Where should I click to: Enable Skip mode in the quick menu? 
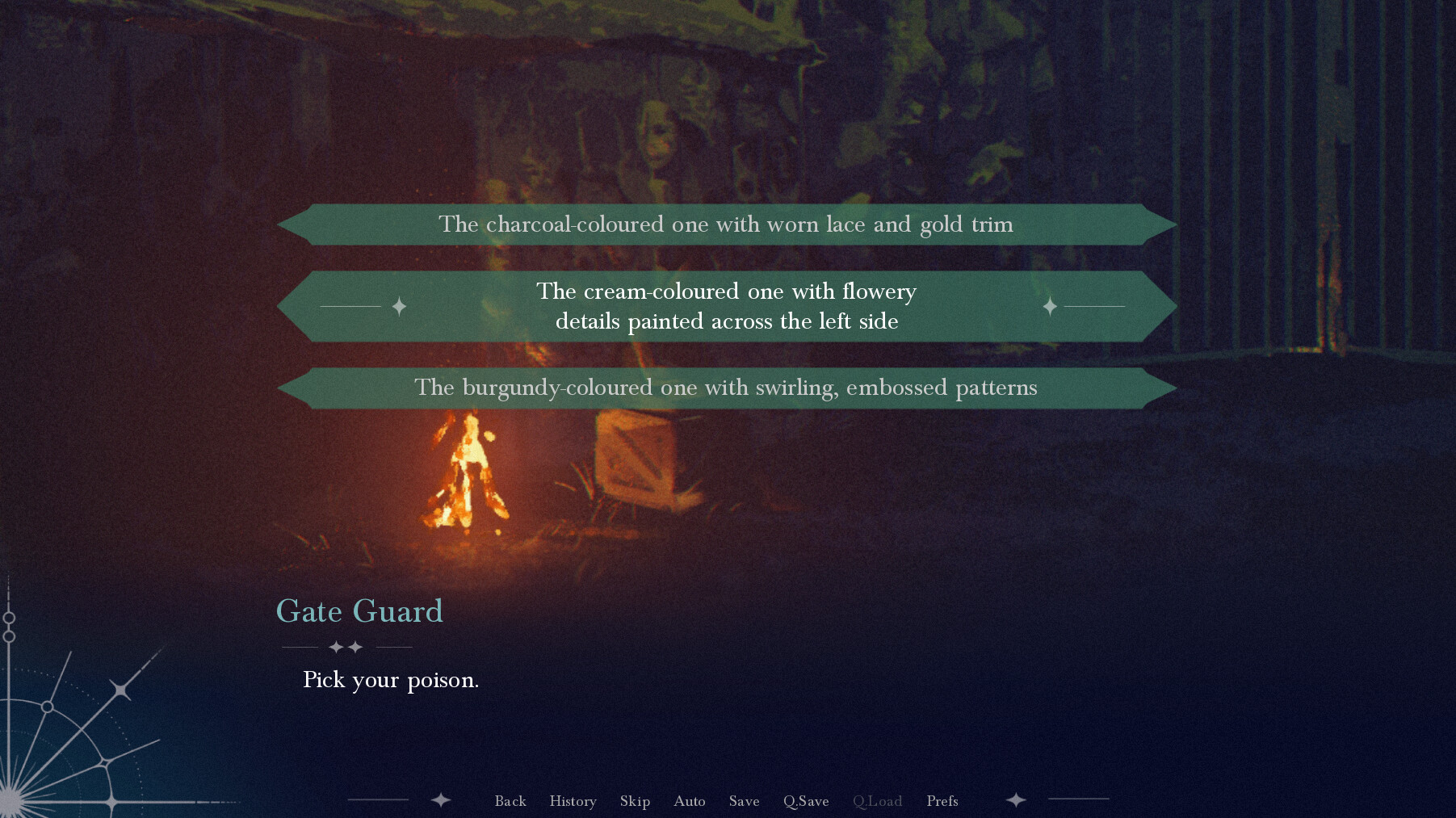coord(635,800)
